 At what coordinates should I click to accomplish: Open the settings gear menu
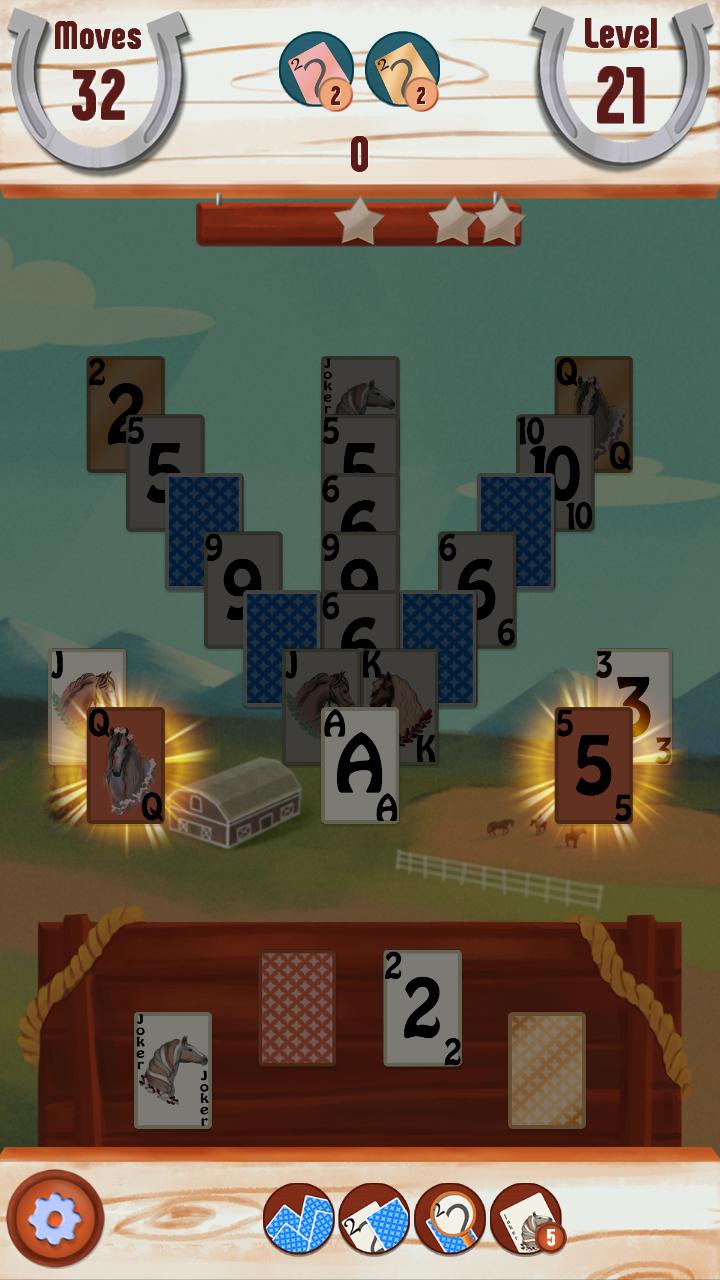(55, 1217)
